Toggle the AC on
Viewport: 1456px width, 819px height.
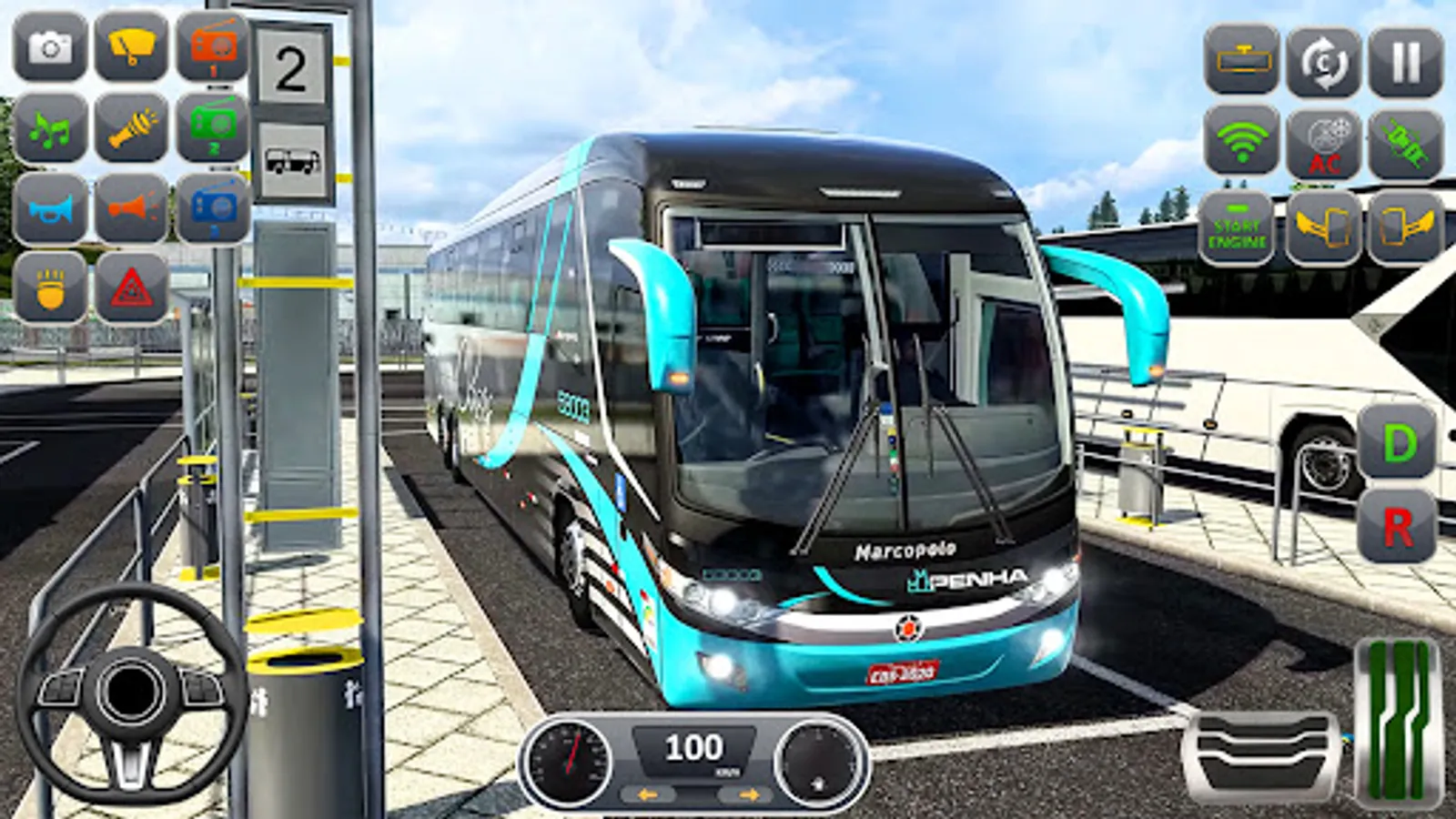pyautogui.click(x=1324, y=141)
